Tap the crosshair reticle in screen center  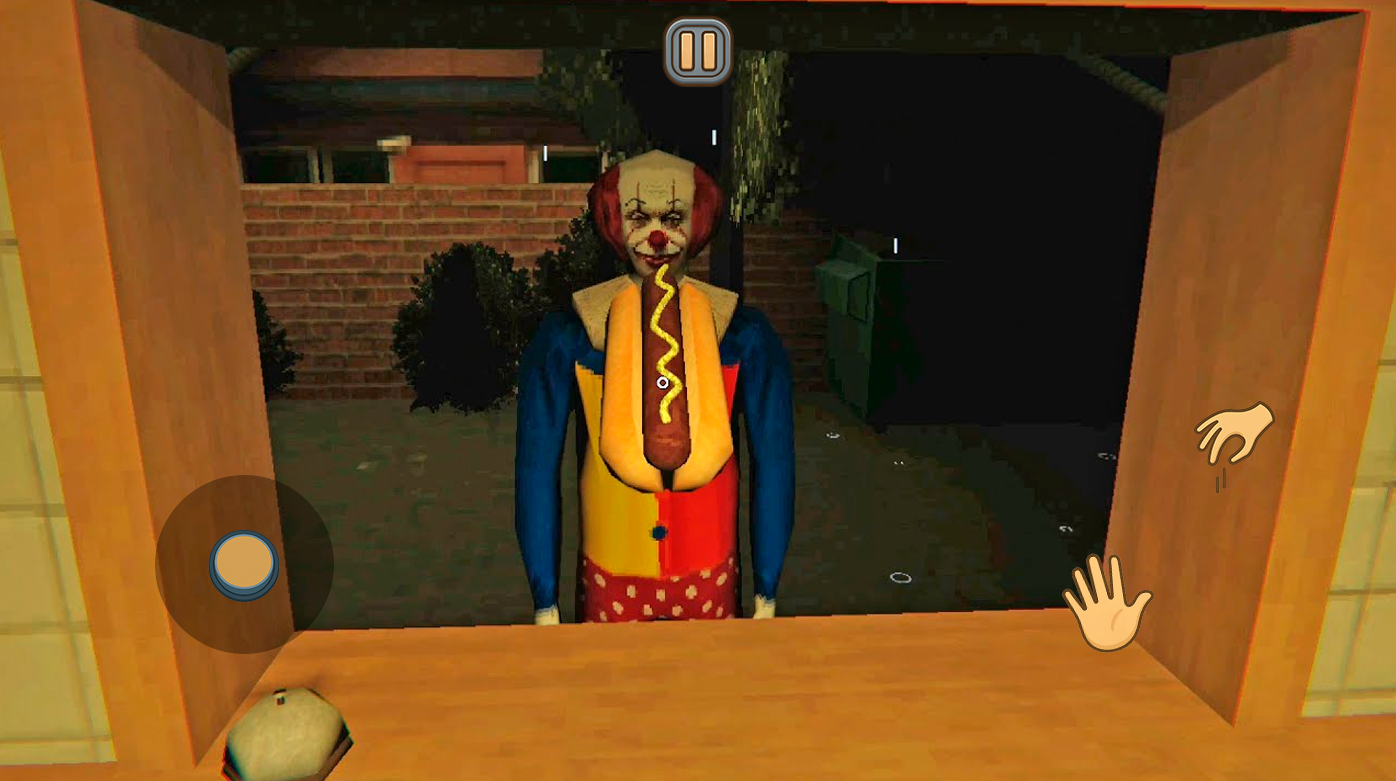(x=663, y=383)
